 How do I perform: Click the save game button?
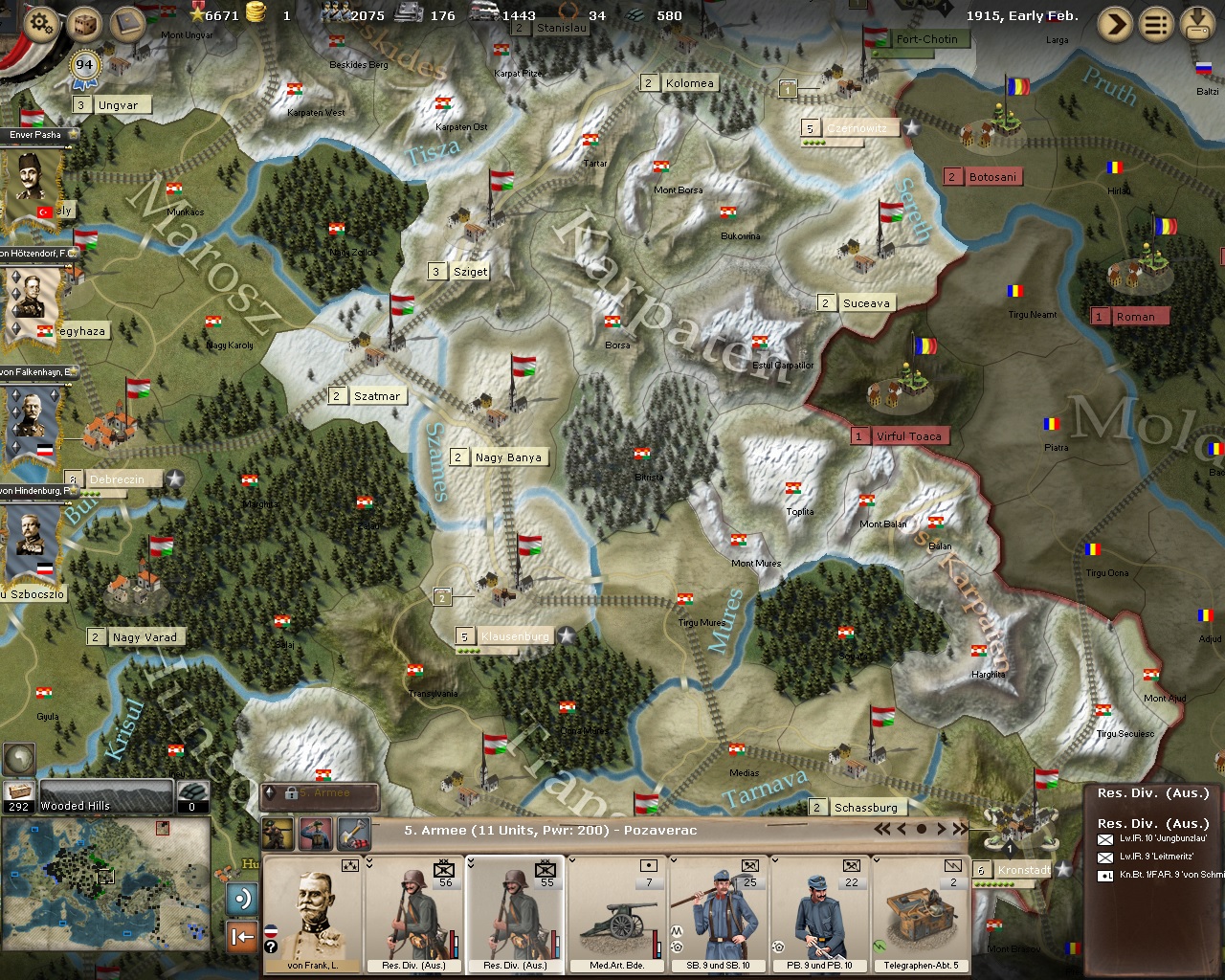tap(1198, 24)
